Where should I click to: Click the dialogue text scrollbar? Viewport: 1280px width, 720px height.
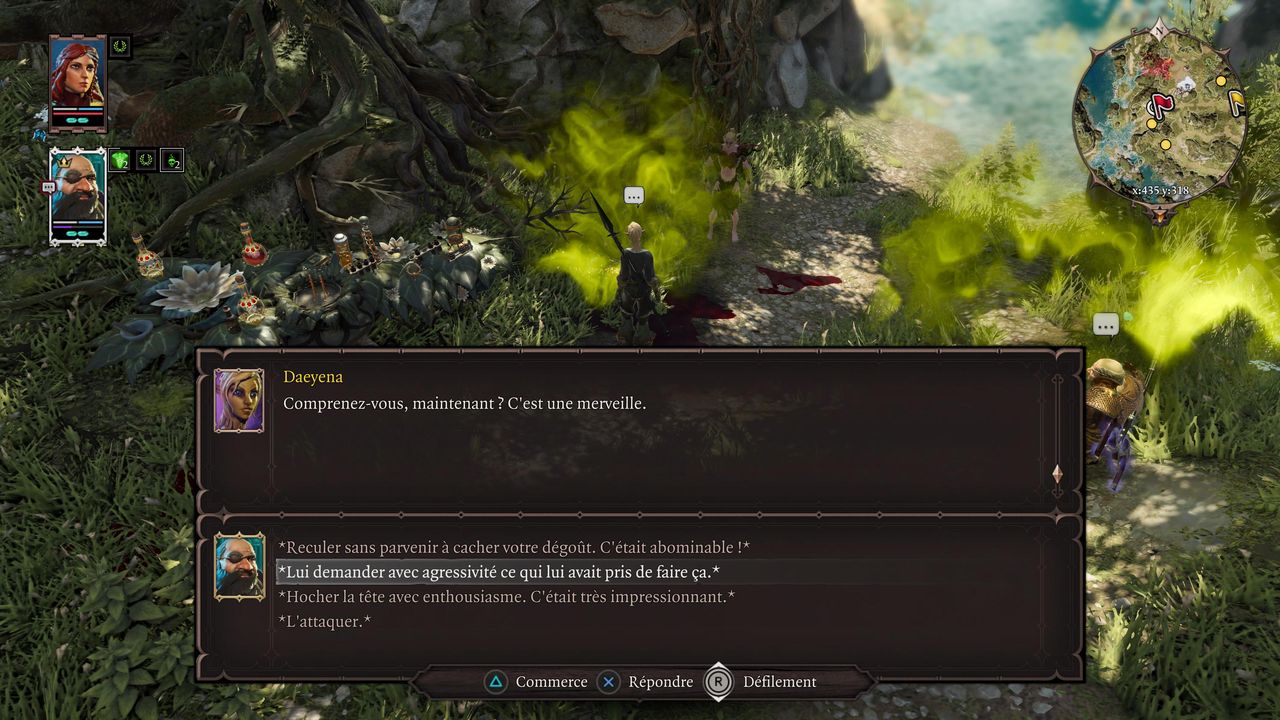click(1057, 430)
